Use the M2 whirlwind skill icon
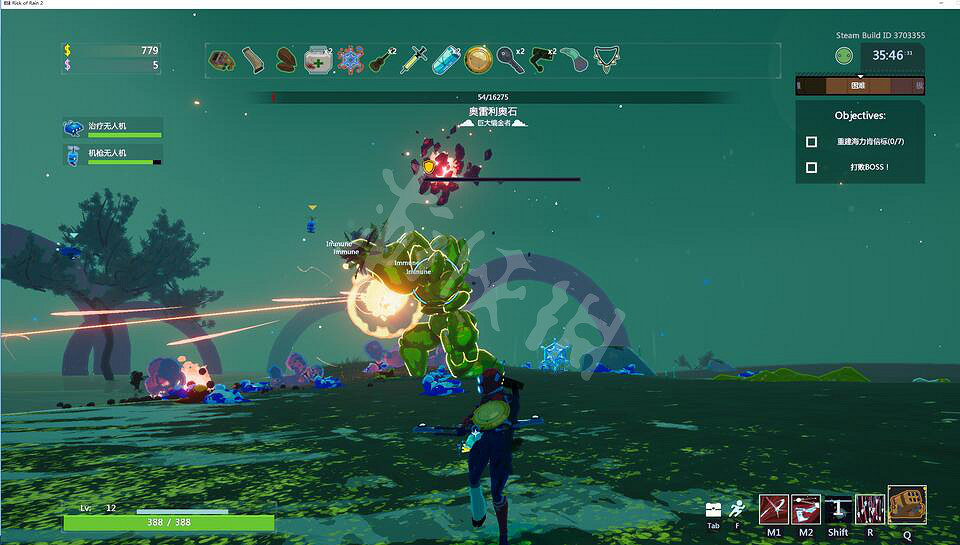The height and width of the screenshot is (545, 960). coord(806,509)
